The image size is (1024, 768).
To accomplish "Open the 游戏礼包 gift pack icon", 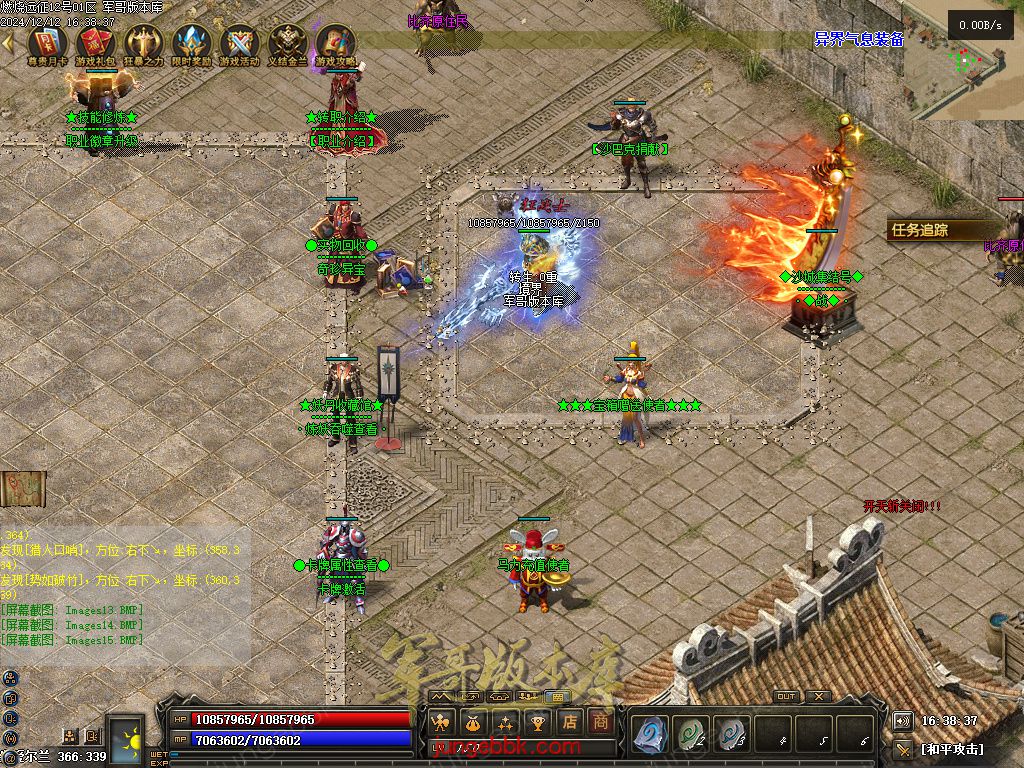I will pyautogui.click(x=95, y=43).
